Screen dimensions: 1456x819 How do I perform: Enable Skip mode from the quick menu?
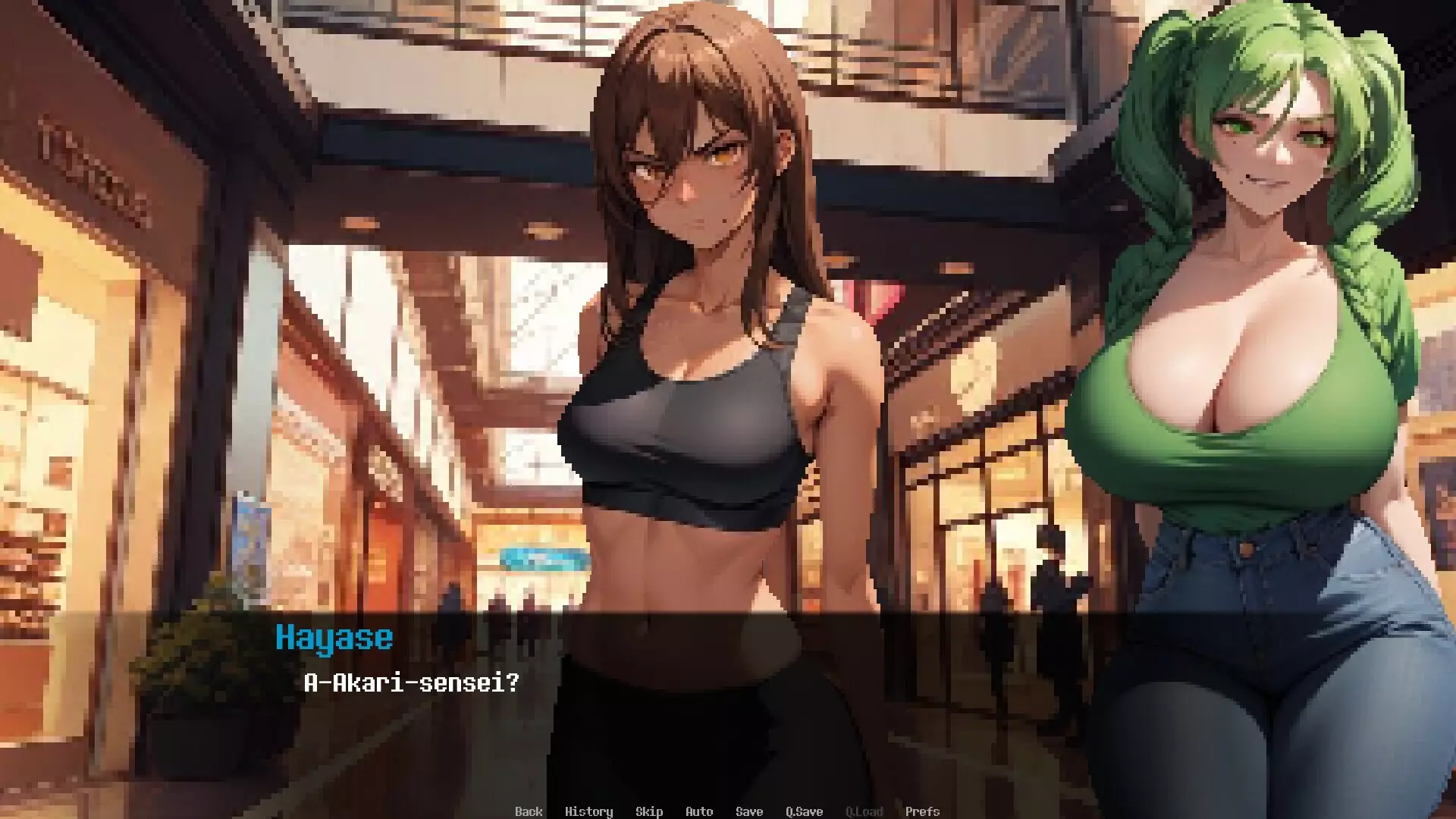tap(649, 811)
